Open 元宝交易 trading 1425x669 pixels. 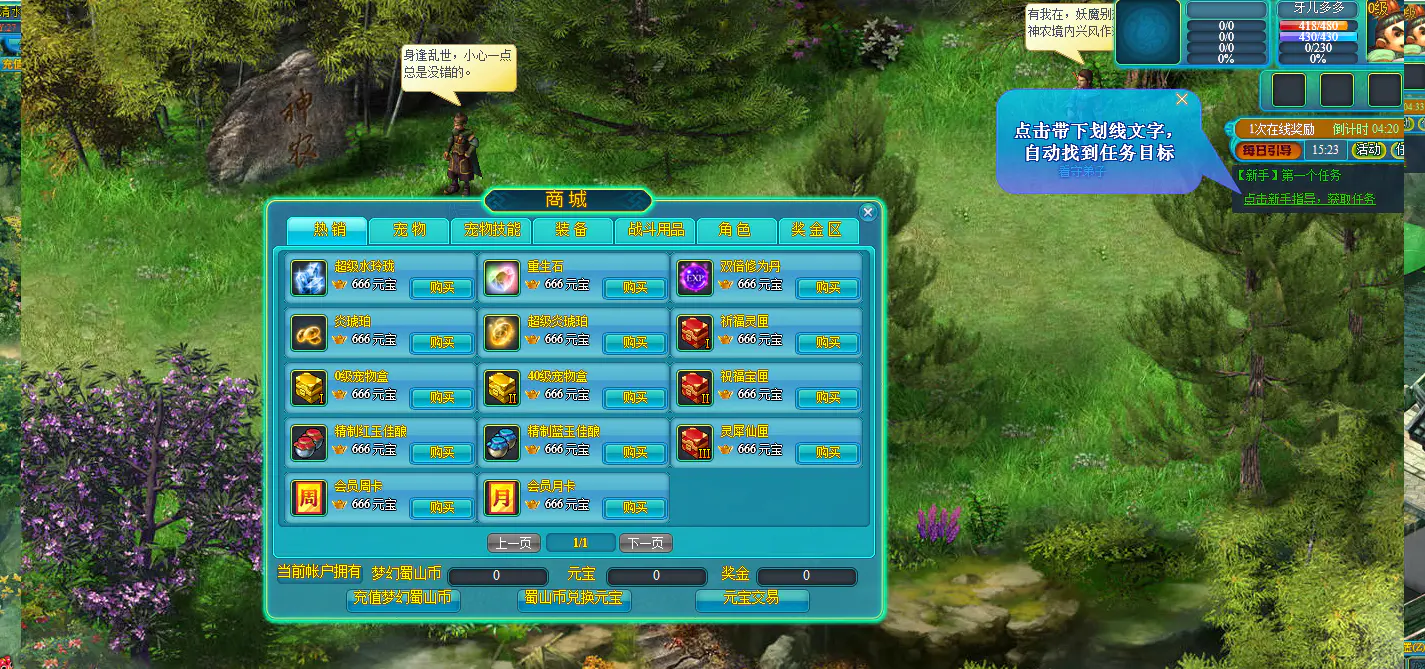[751, 599]
